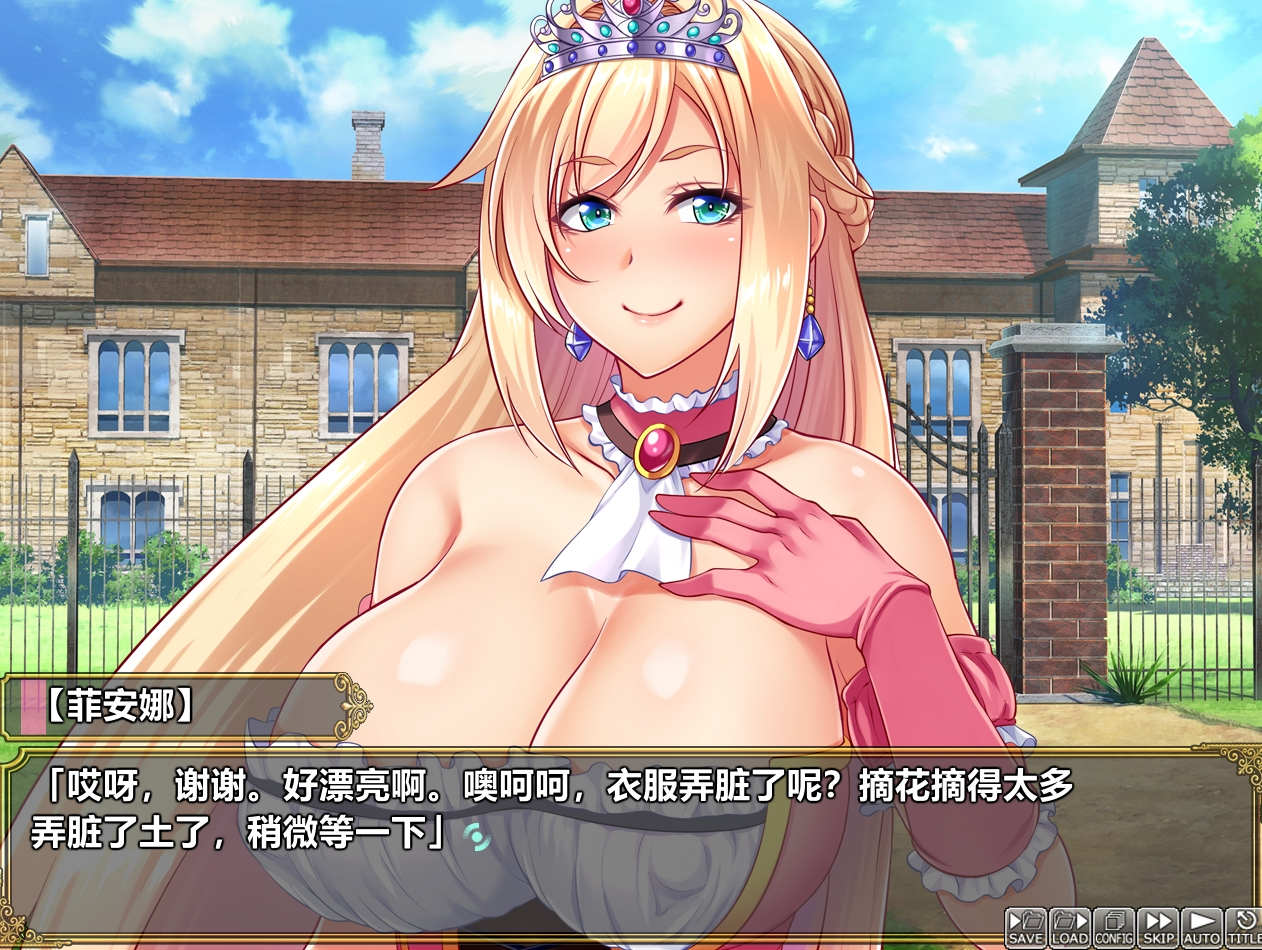
Task: Activate the SKIP button
Action: [1158, 927]
